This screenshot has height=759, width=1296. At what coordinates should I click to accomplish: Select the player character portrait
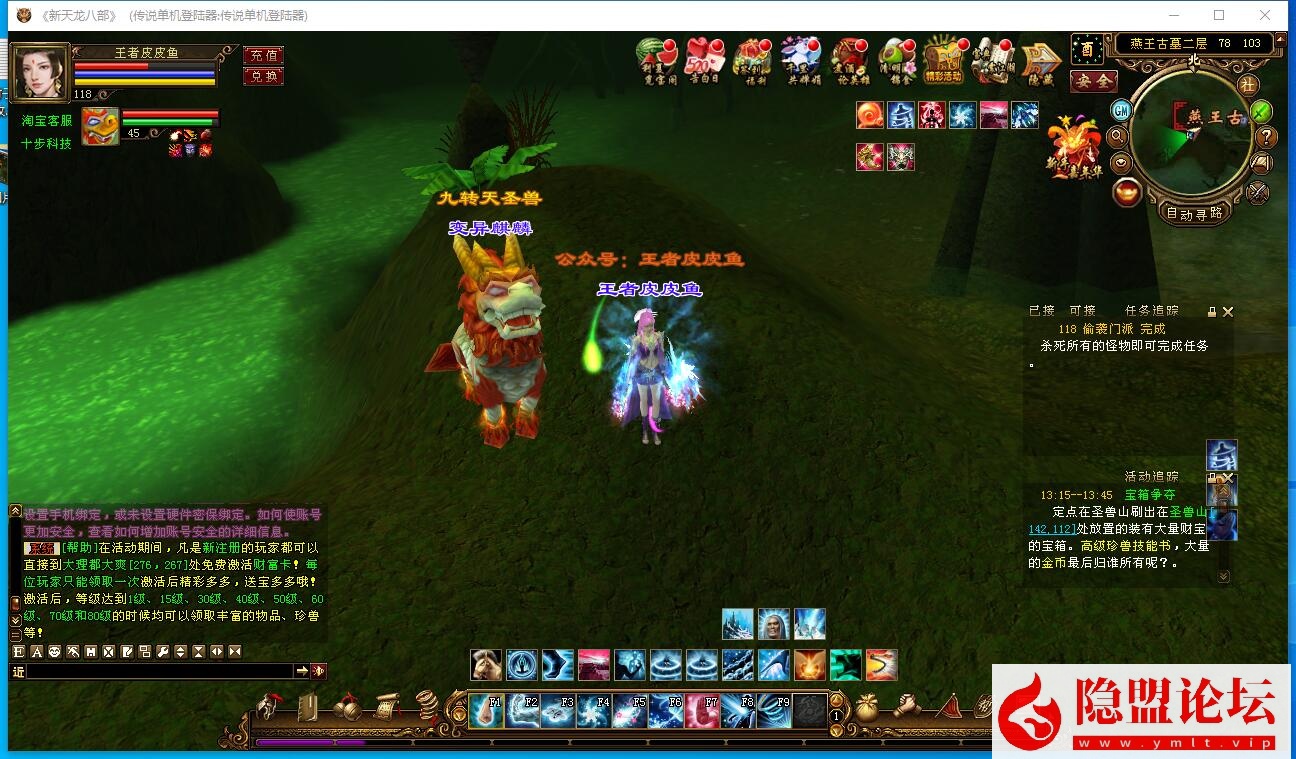[x=40, y=71]
